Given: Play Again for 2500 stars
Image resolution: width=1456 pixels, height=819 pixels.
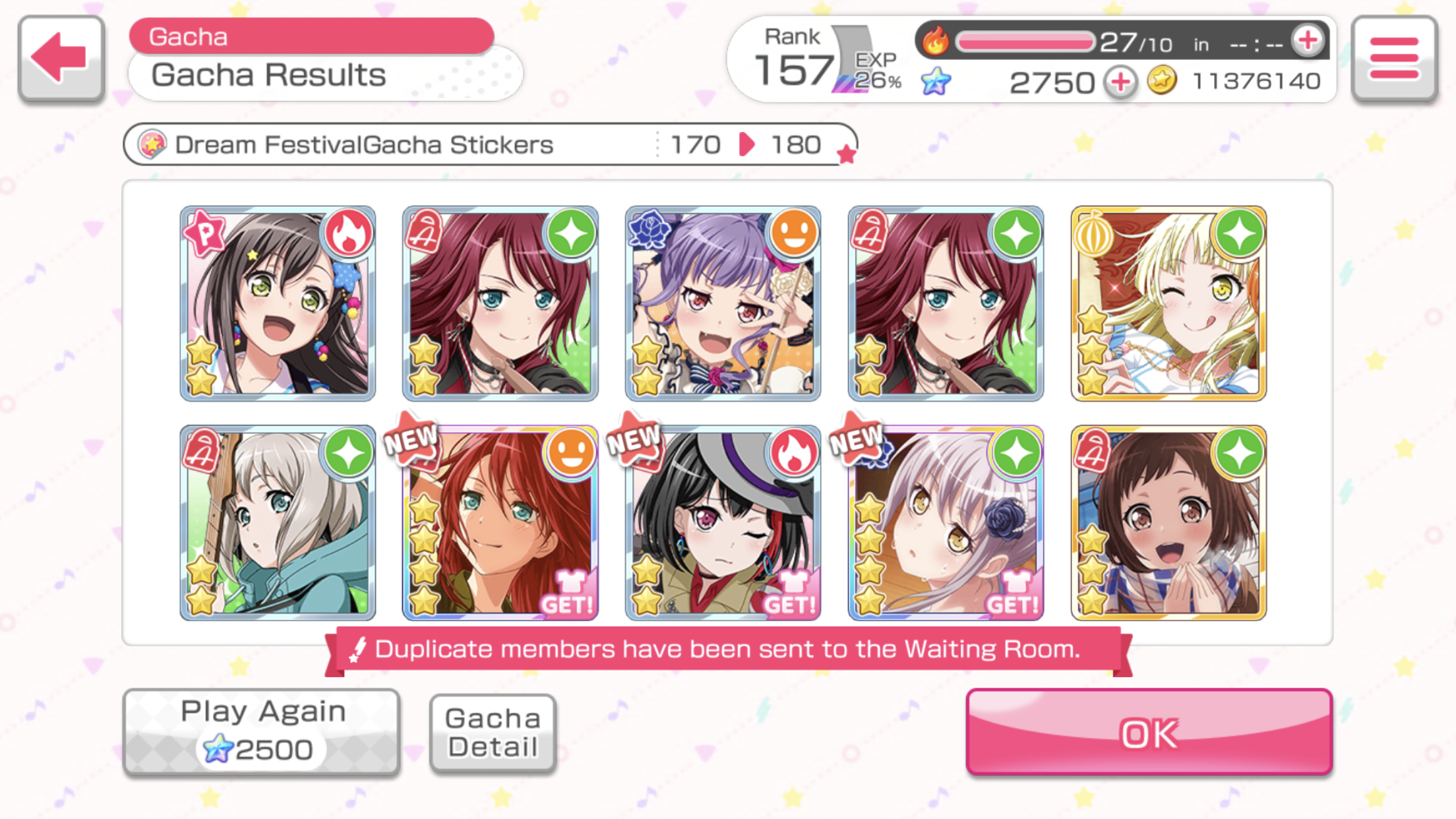Looking at the screenshot, I should [261, 732].
